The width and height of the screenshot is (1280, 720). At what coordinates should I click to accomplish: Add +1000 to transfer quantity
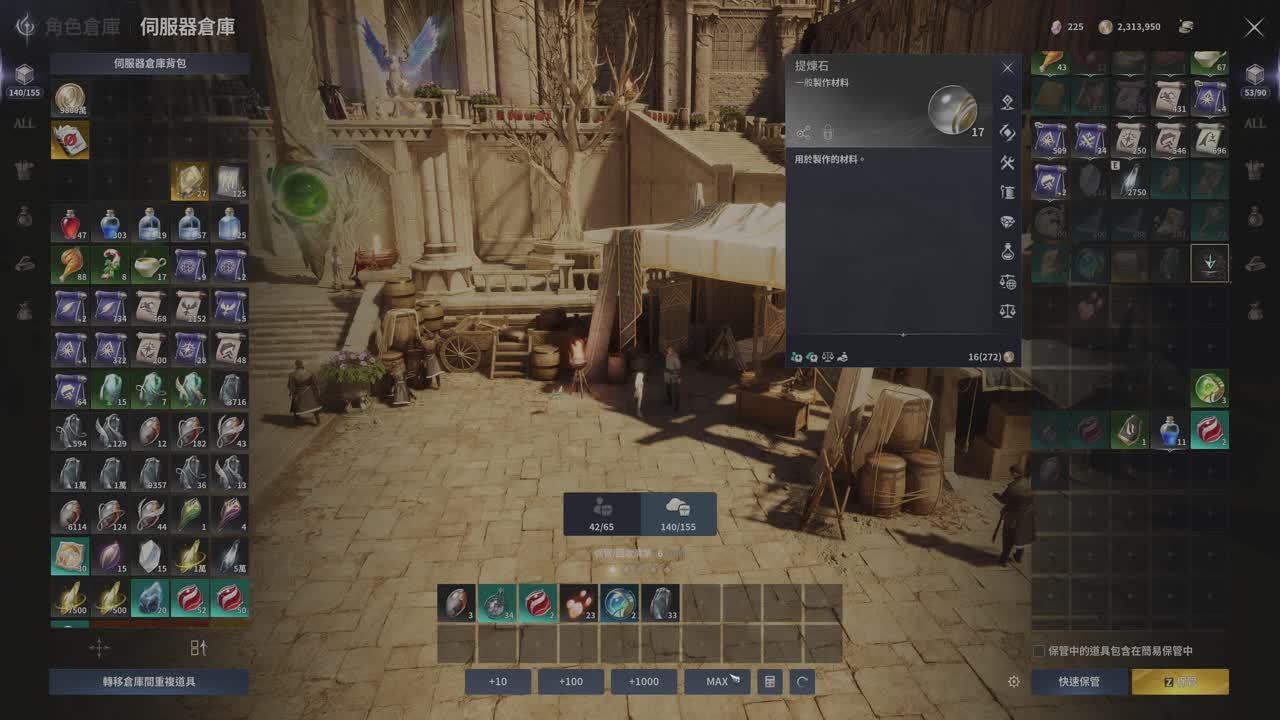point(644,682)
